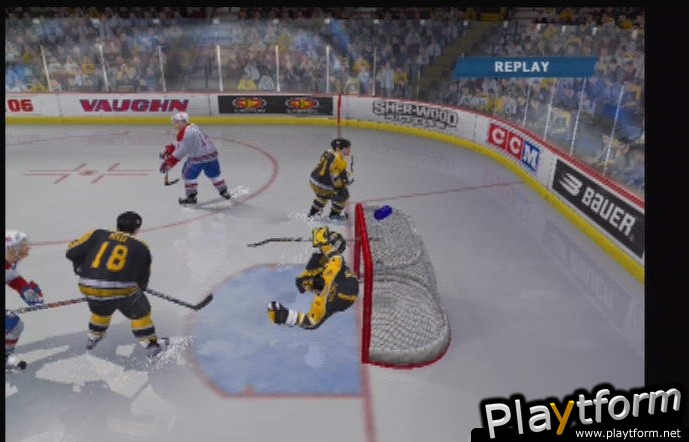
Task: Click the blue REPLAY banner
Action: pyautogui.click(x=523, y=67)
